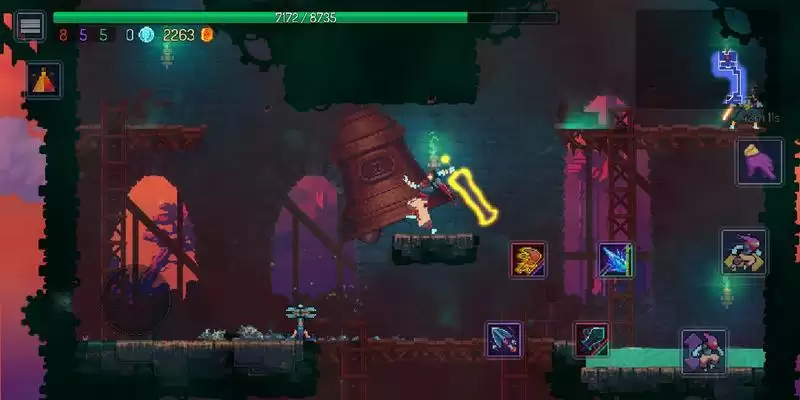Image resolution: width=800 pixels, height=400 pixels.
Task: Tap the dodge roll button
Action: pyautogui.click(x=744, y=252)
